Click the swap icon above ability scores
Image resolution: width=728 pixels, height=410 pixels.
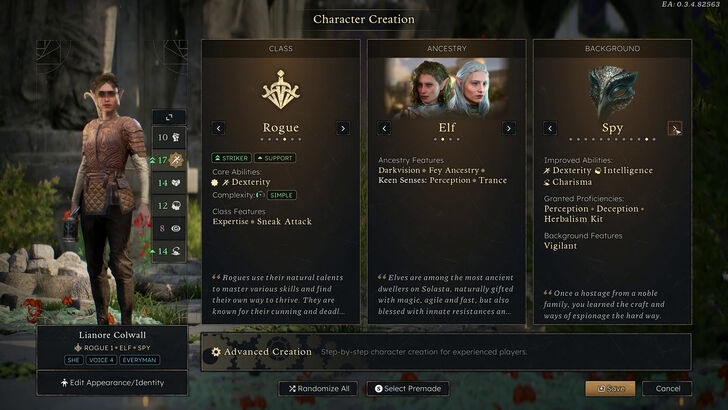click(169, 117)
